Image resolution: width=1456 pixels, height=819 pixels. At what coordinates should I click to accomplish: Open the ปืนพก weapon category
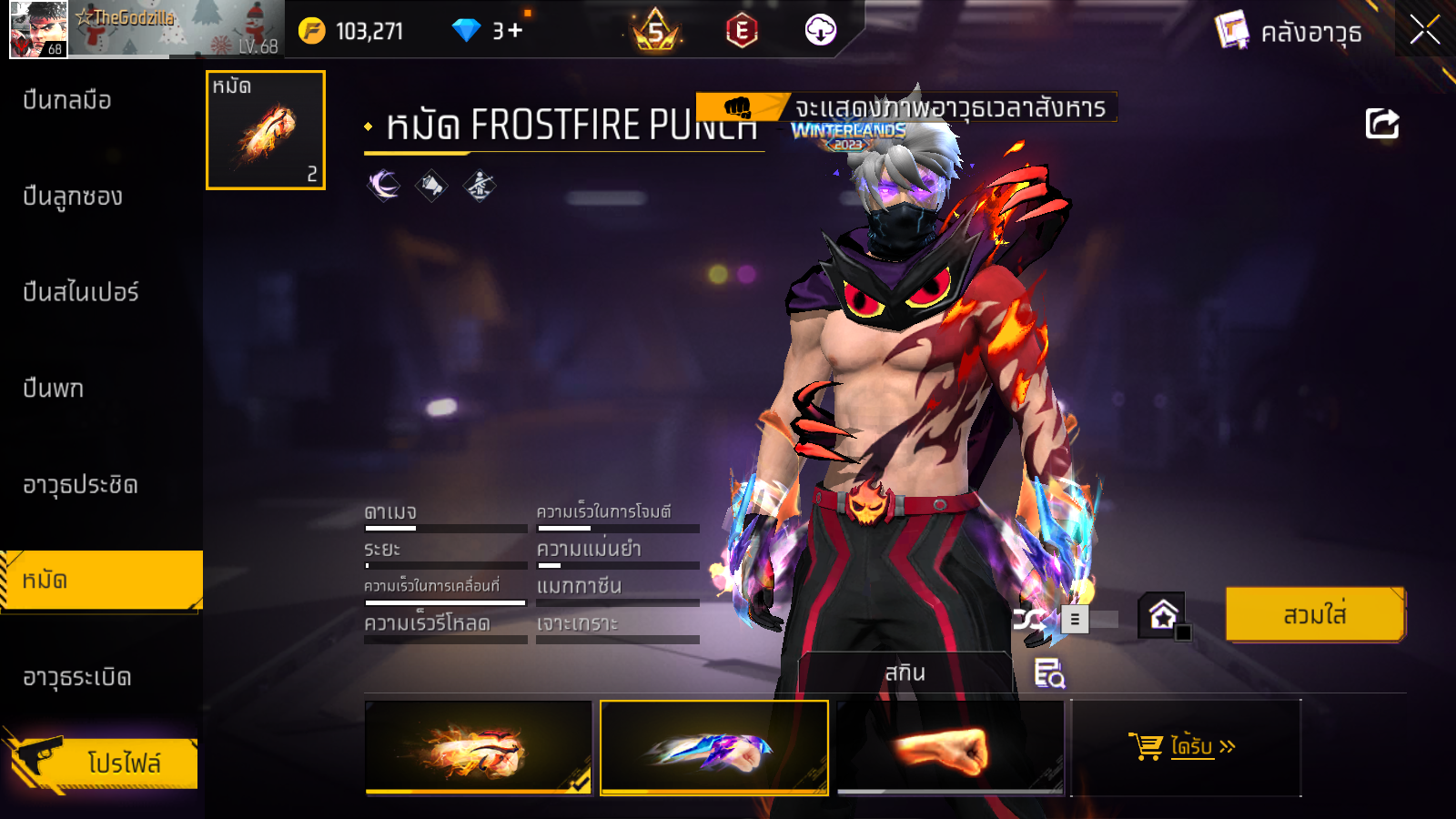point(54,389)
